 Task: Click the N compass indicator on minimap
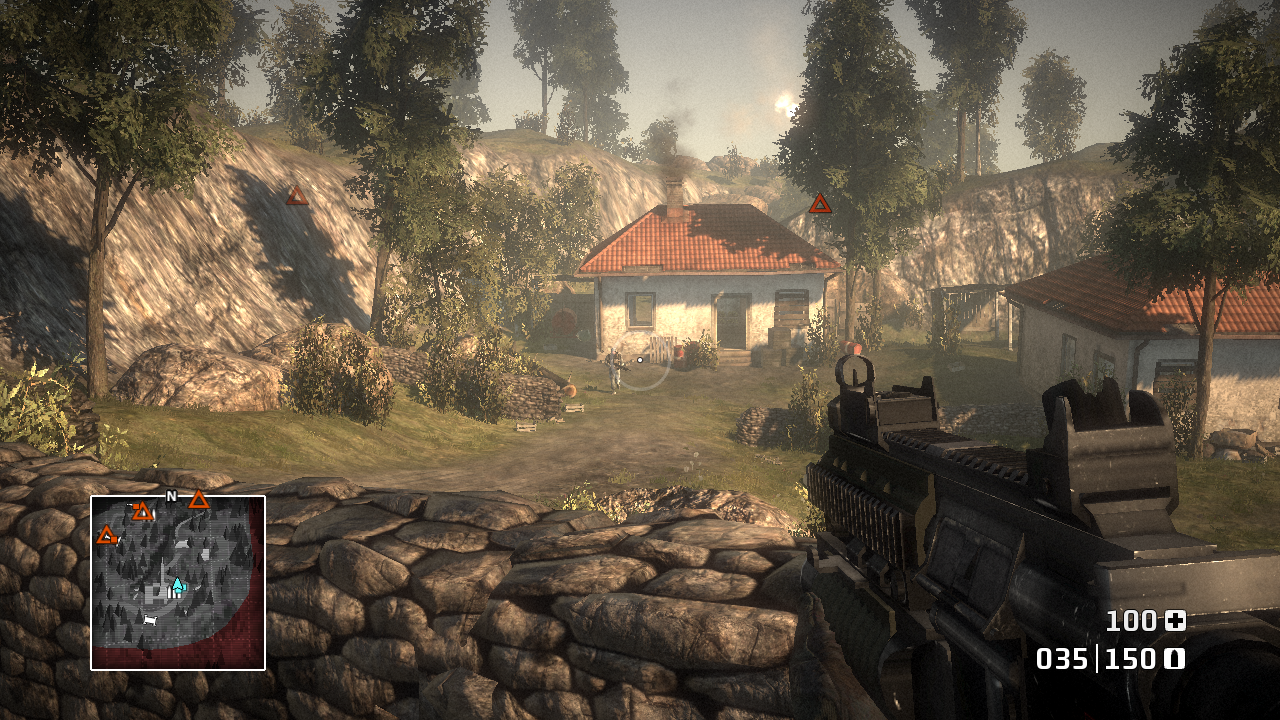[x=171, y=496]
